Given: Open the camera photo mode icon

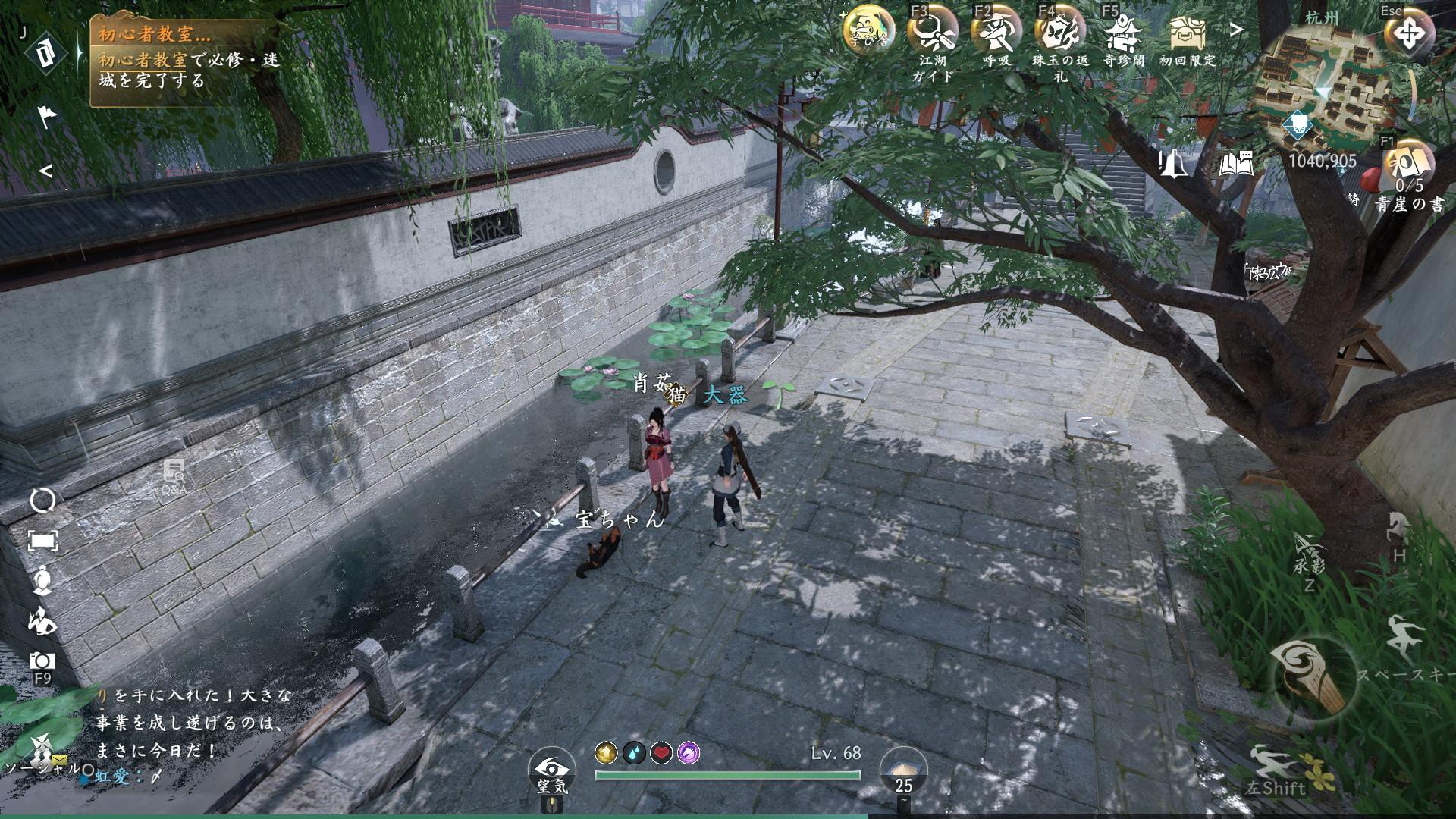Looking at the screenshot, I should pos(42,661).
